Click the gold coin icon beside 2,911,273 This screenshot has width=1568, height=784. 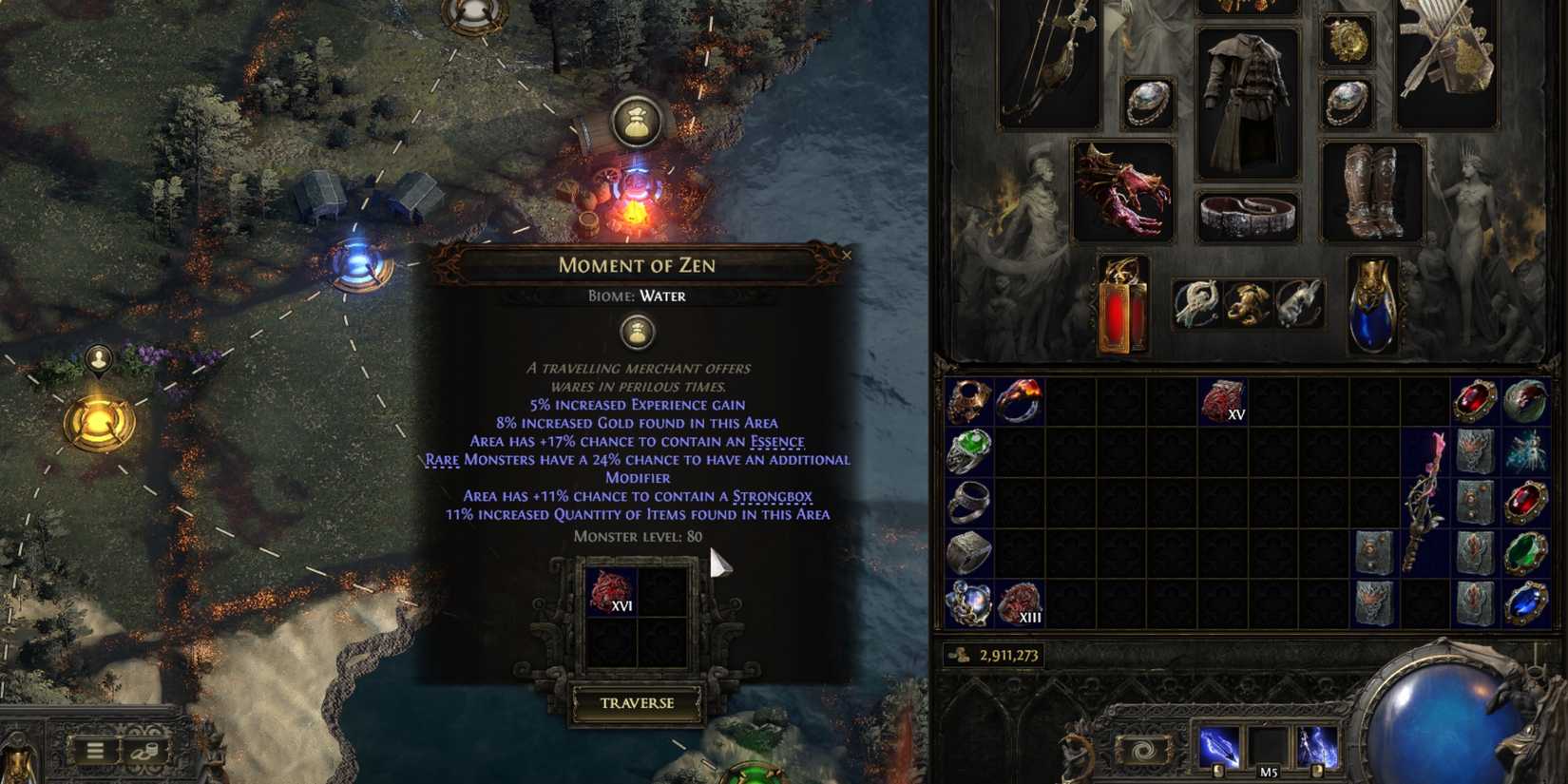click(959, 654)
